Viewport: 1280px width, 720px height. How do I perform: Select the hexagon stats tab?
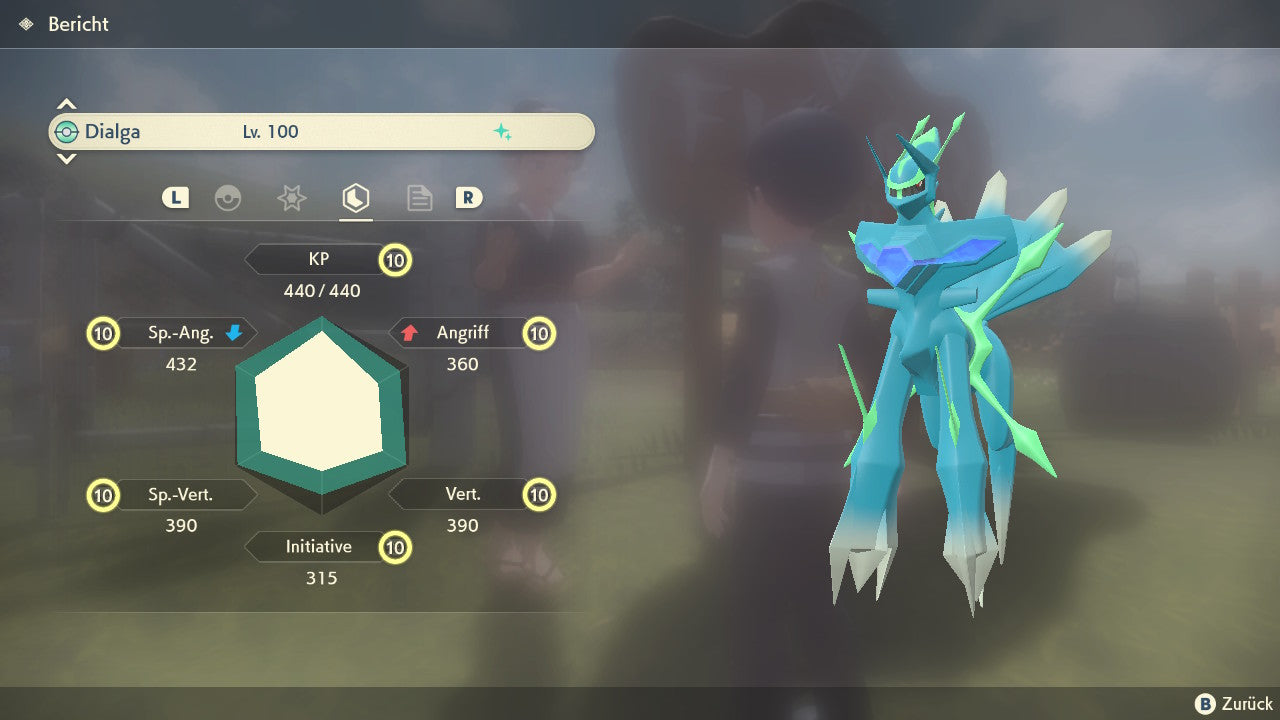(x=355, y=198)
